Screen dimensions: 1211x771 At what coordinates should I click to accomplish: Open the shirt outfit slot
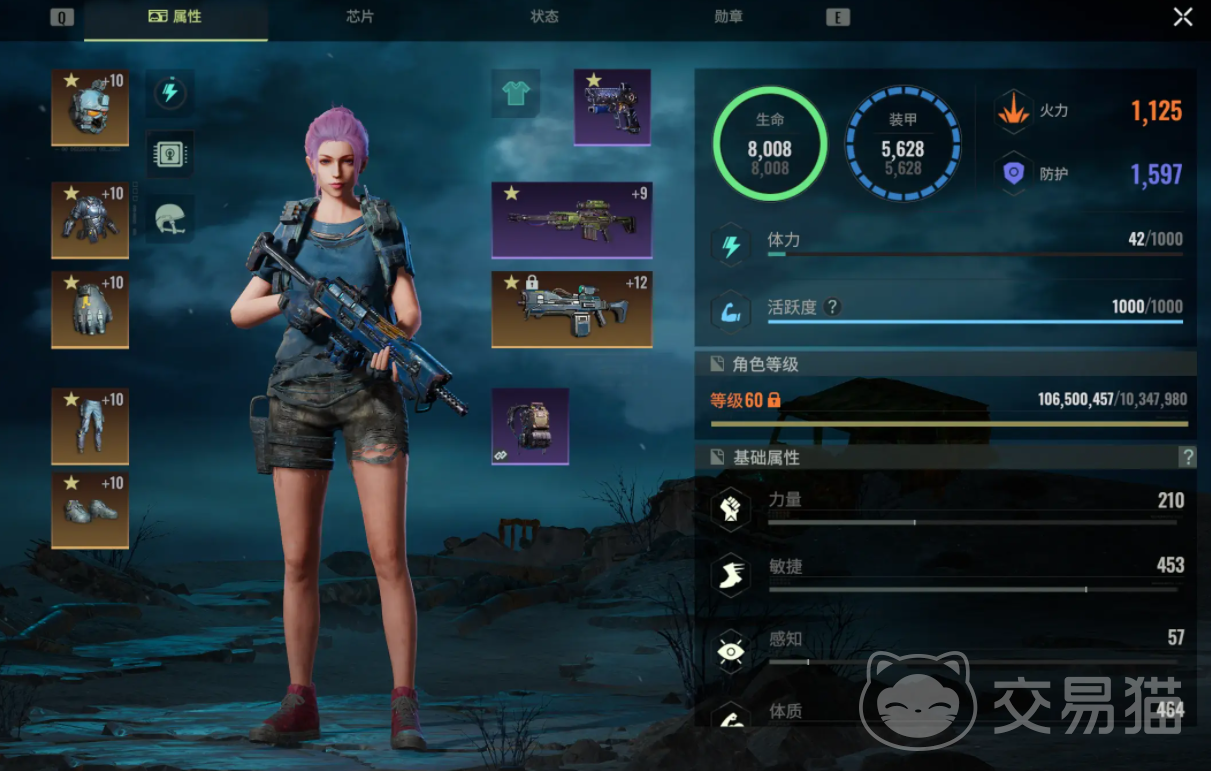tap(516, 94)
